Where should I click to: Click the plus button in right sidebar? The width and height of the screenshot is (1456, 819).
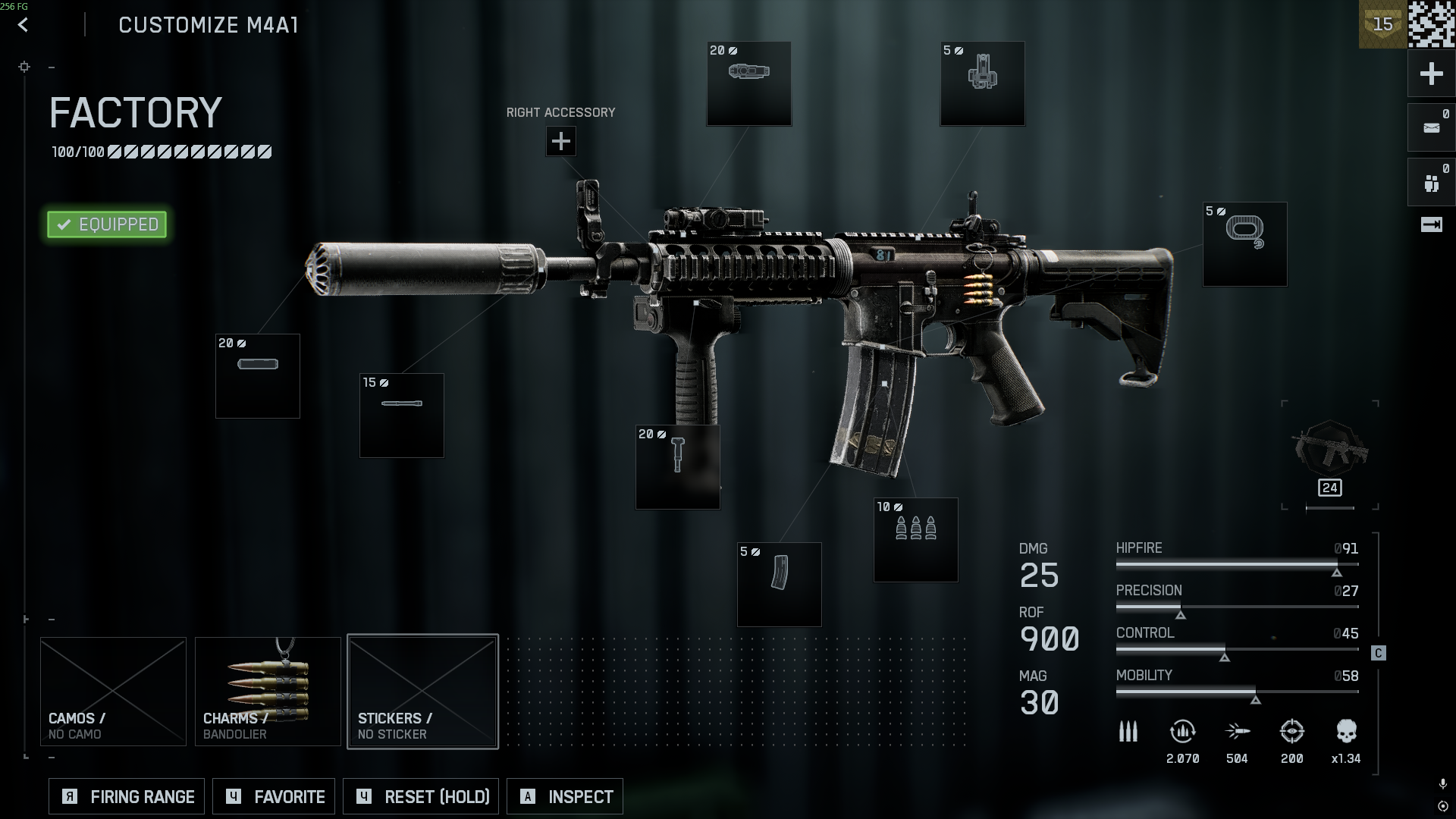pos(1431,74)
